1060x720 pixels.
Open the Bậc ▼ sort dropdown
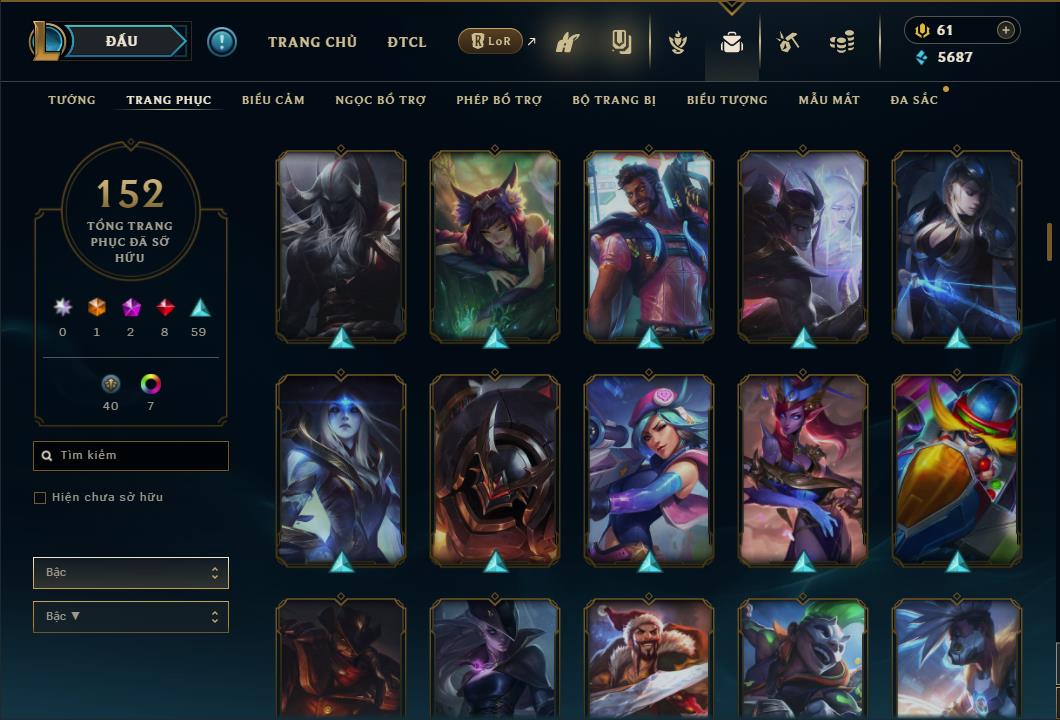point(131,617)
